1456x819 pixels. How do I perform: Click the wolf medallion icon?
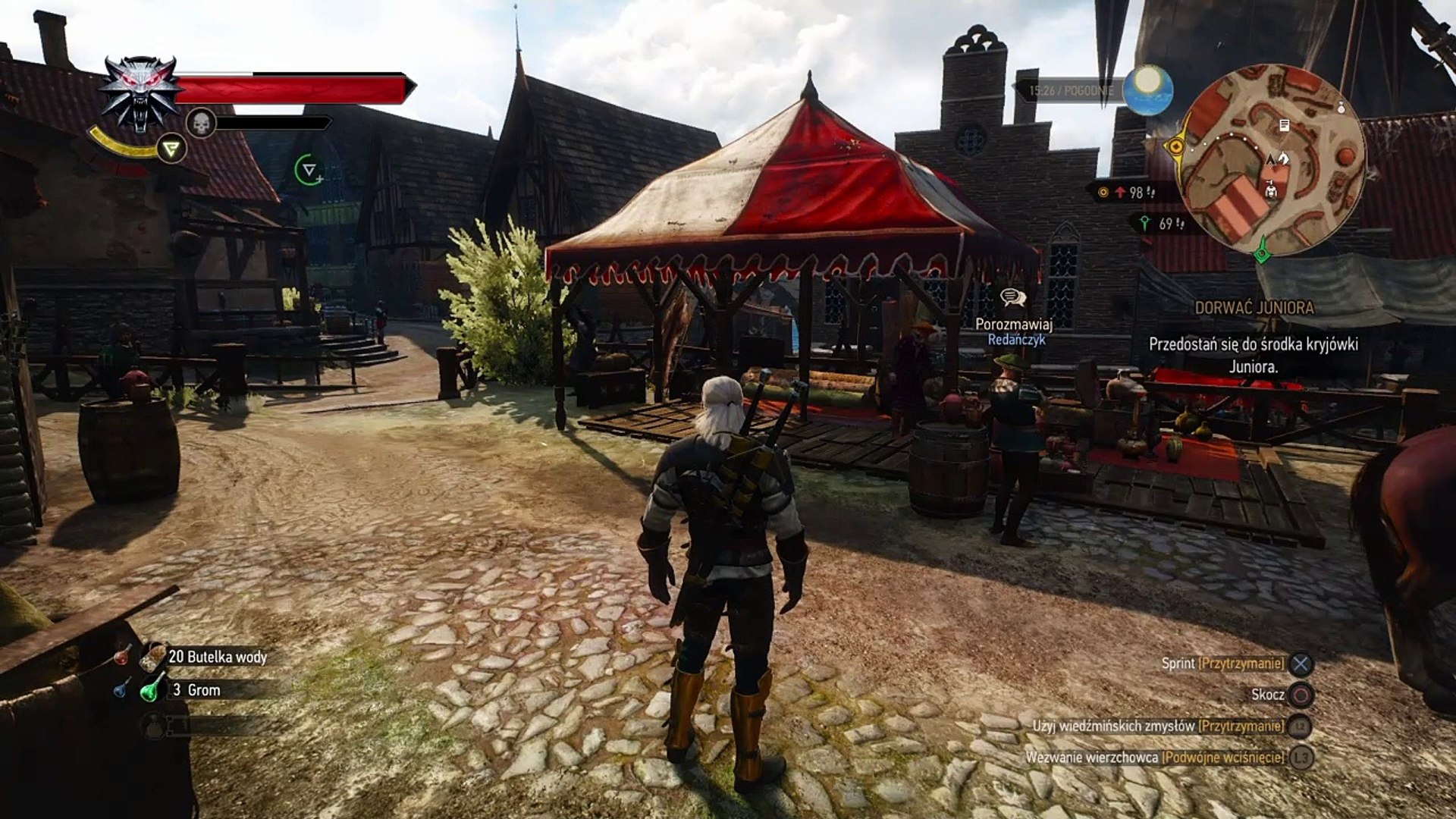[x=140, y=93]
